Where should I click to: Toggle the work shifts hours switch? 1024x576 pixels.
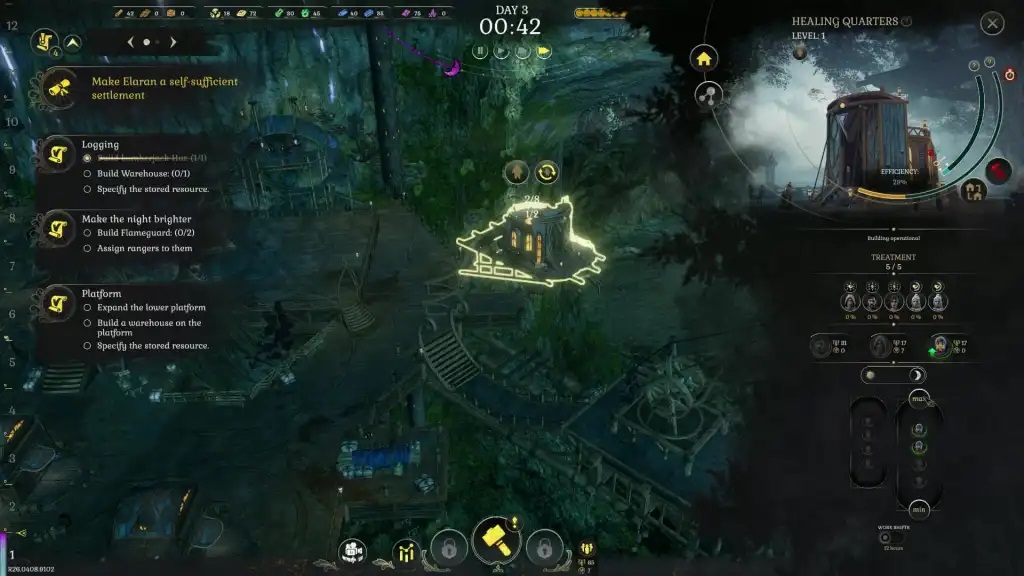pyautogui.click(x=885, y=538)
